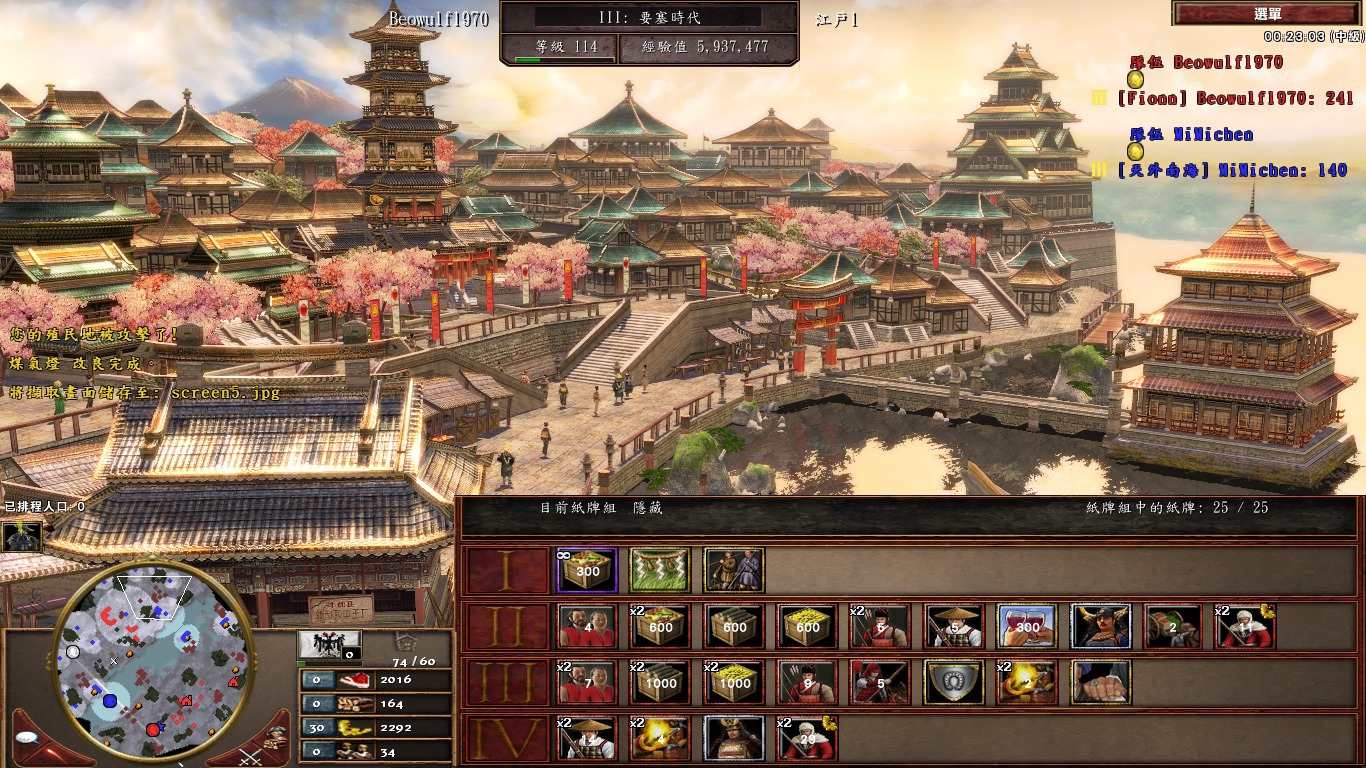This screenshot has width=1366, height=768.
Task: Select the 1000 gold coin crate card
Action: pos(734,682)
